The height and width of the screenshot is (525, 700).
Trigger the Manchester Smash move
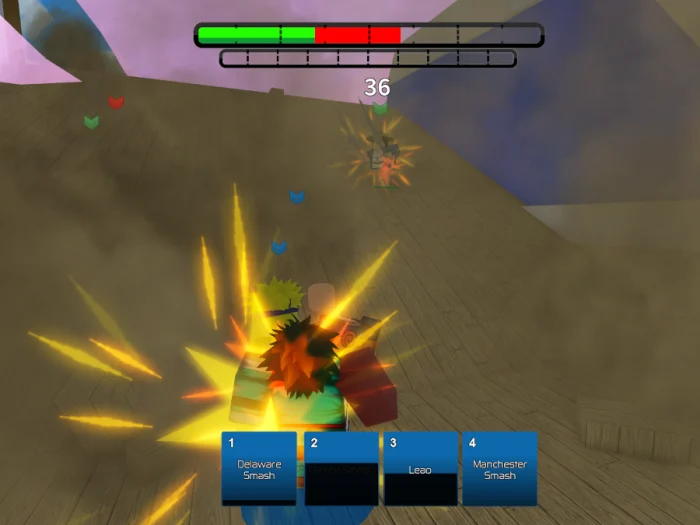coord(499,468)
